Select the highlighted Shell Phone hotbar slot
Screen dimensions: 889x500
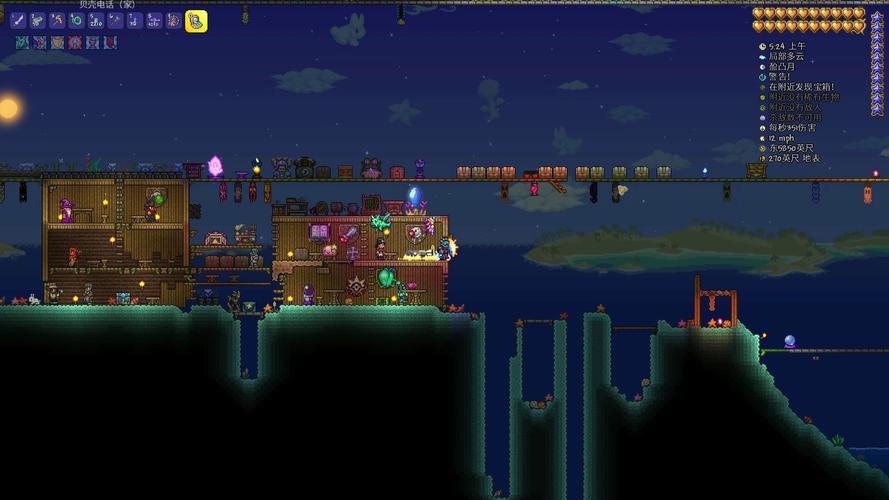click(x=196, y=20)
